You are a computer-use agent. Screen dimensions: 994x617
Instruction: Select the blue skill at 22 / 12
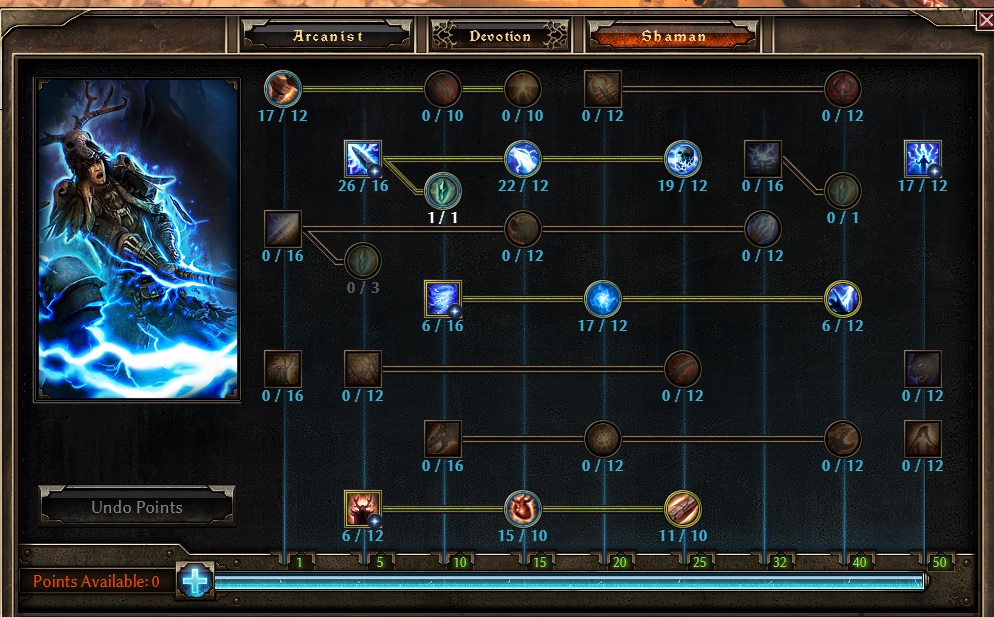[523, 159]
